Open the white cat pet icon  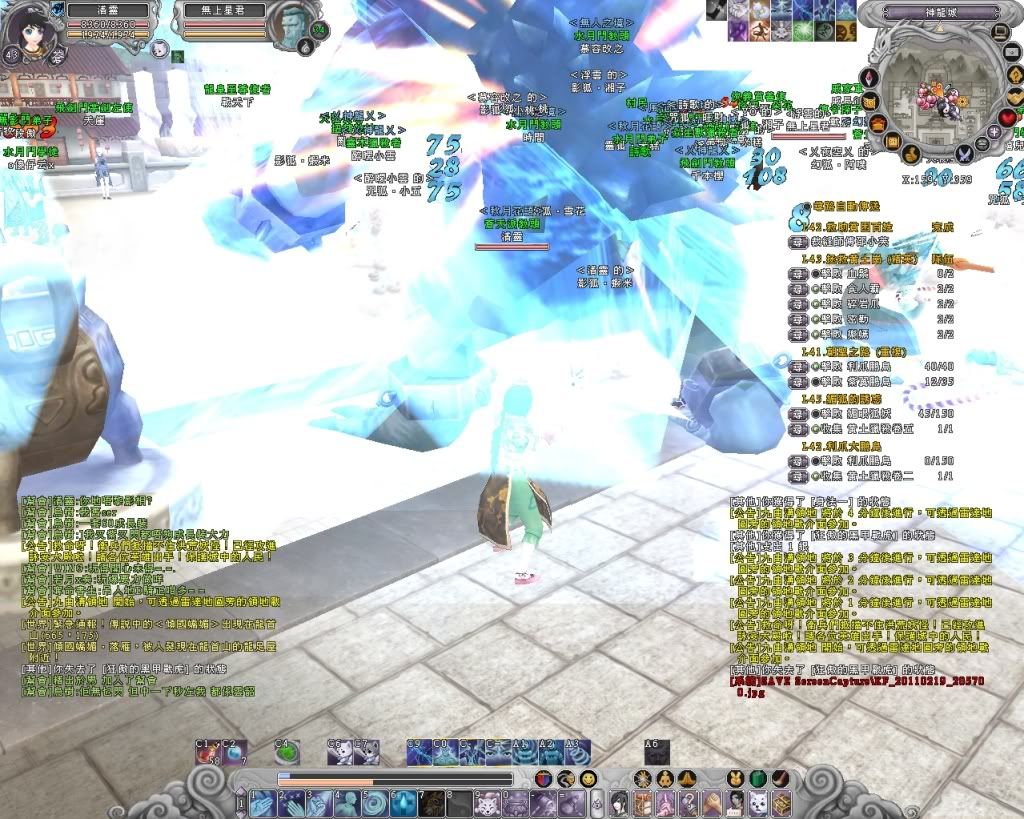(x=158, y=46)
